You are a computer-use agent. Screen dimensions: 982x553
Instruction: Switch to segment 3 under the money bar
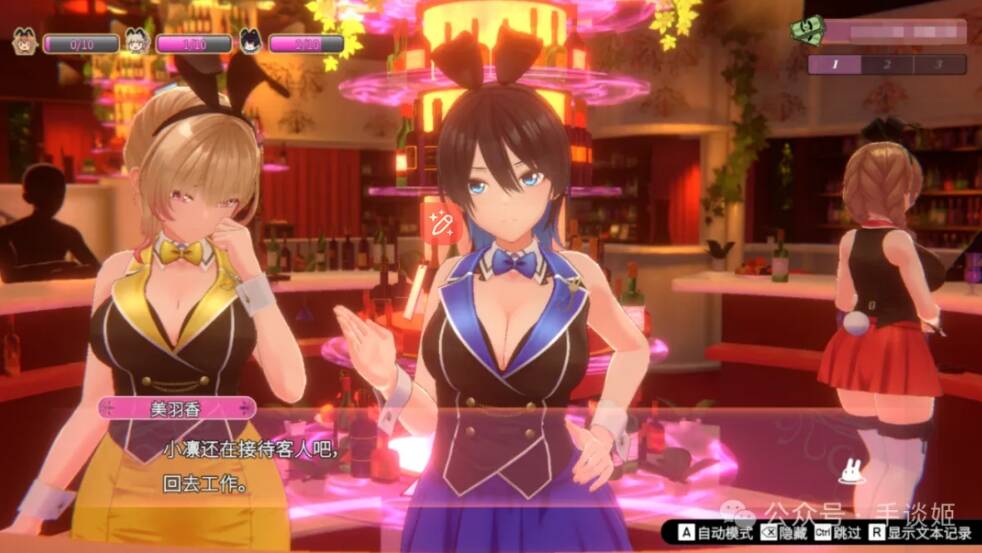(939, 65)
